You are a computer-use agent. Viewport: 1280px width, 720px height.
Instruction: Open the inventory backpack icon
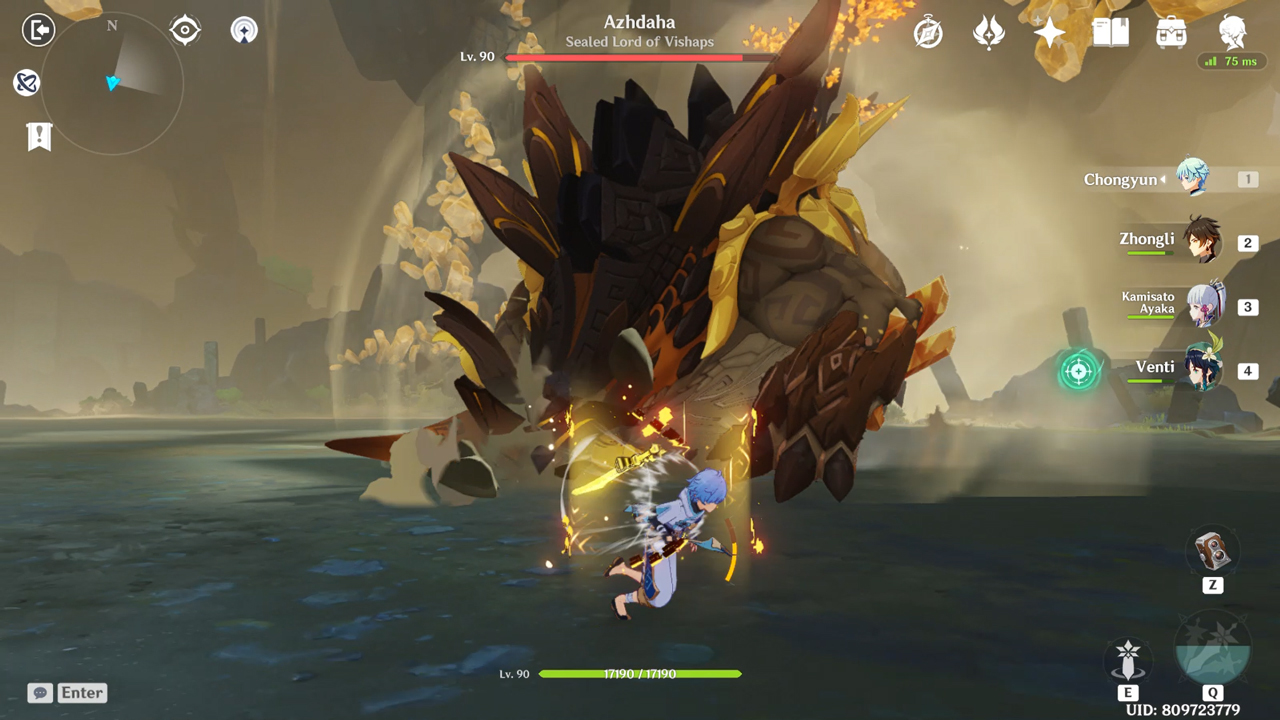pyautogui.click(x=1171, y=33)
